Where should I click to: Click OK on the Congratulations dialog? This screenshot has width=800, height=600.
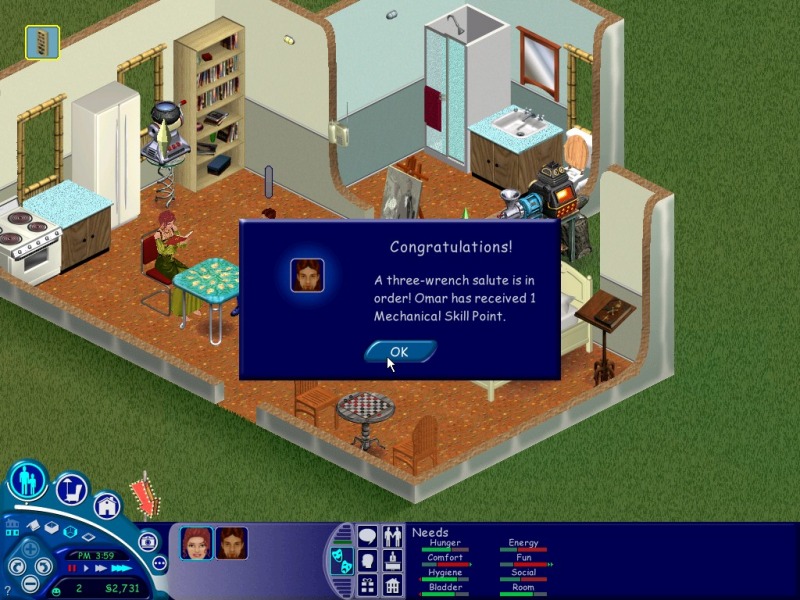tap(399, 351)
